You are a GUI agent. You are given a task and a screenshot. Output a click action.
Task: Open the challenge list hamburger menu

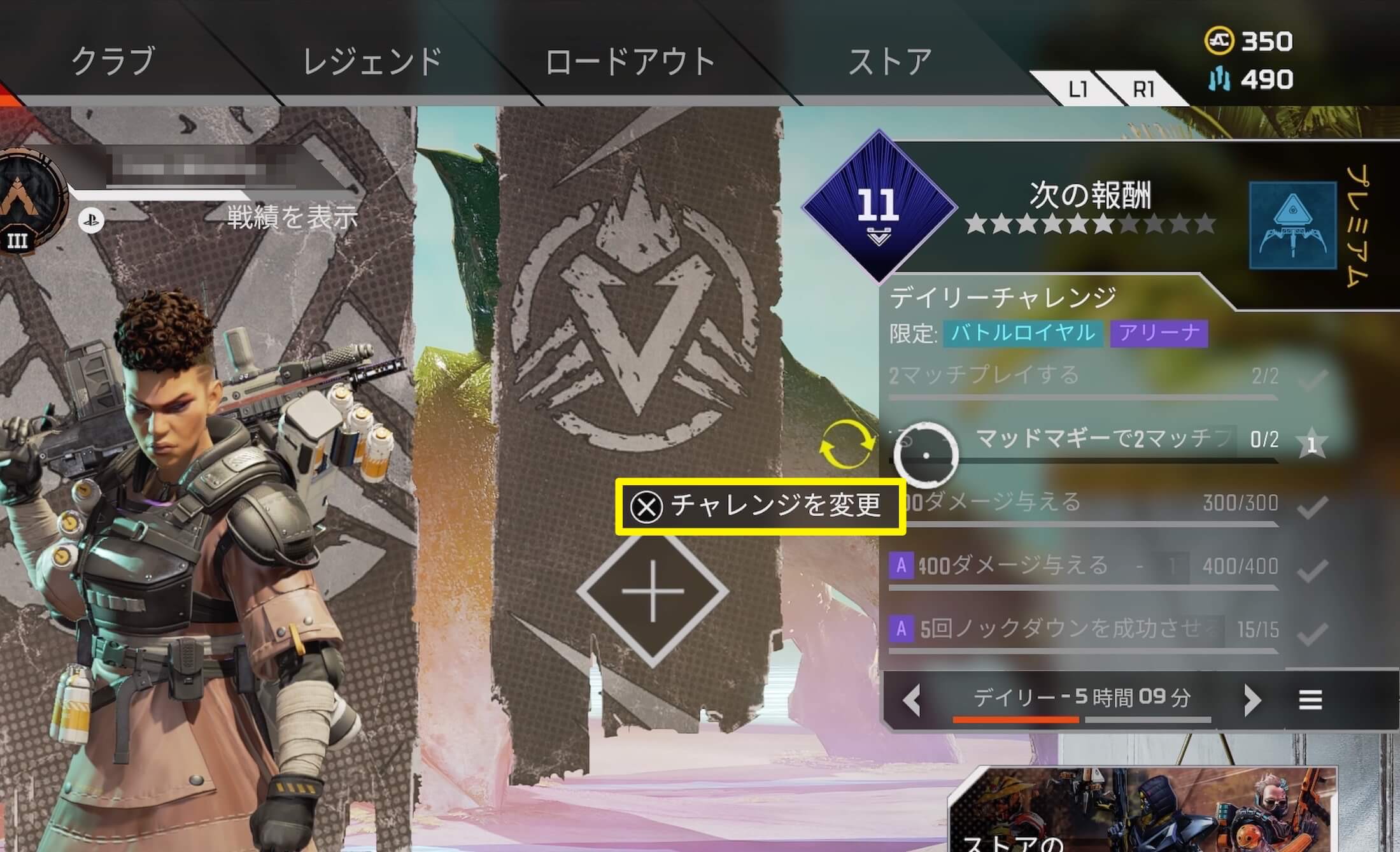click(1310, 700)
